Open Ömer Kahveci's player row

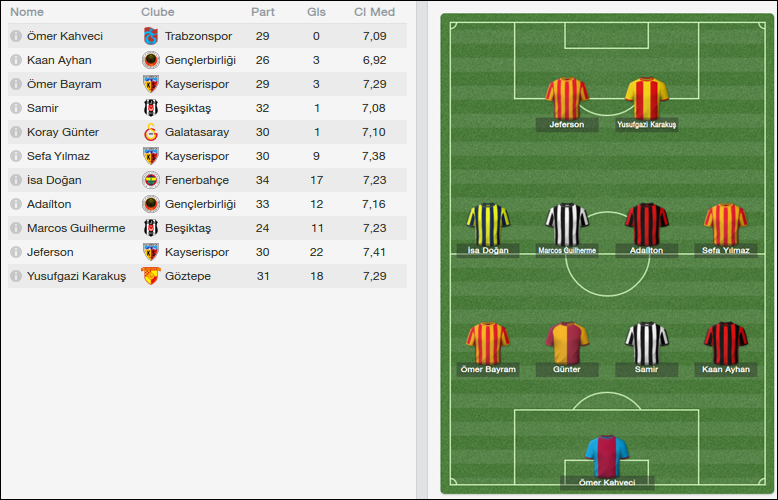[x=65, y=36]
